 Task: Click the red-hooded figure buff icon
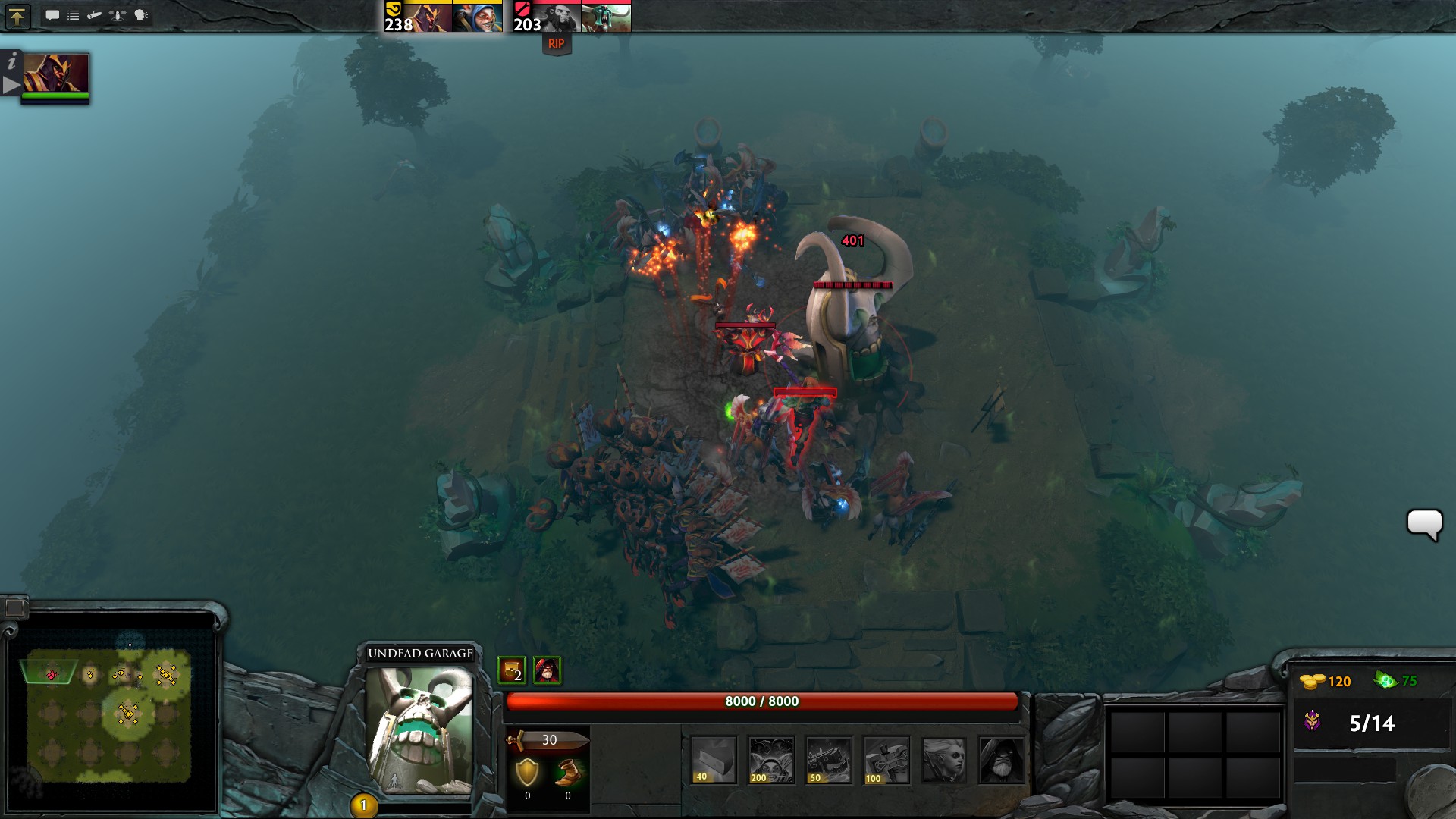pos(547,670)
